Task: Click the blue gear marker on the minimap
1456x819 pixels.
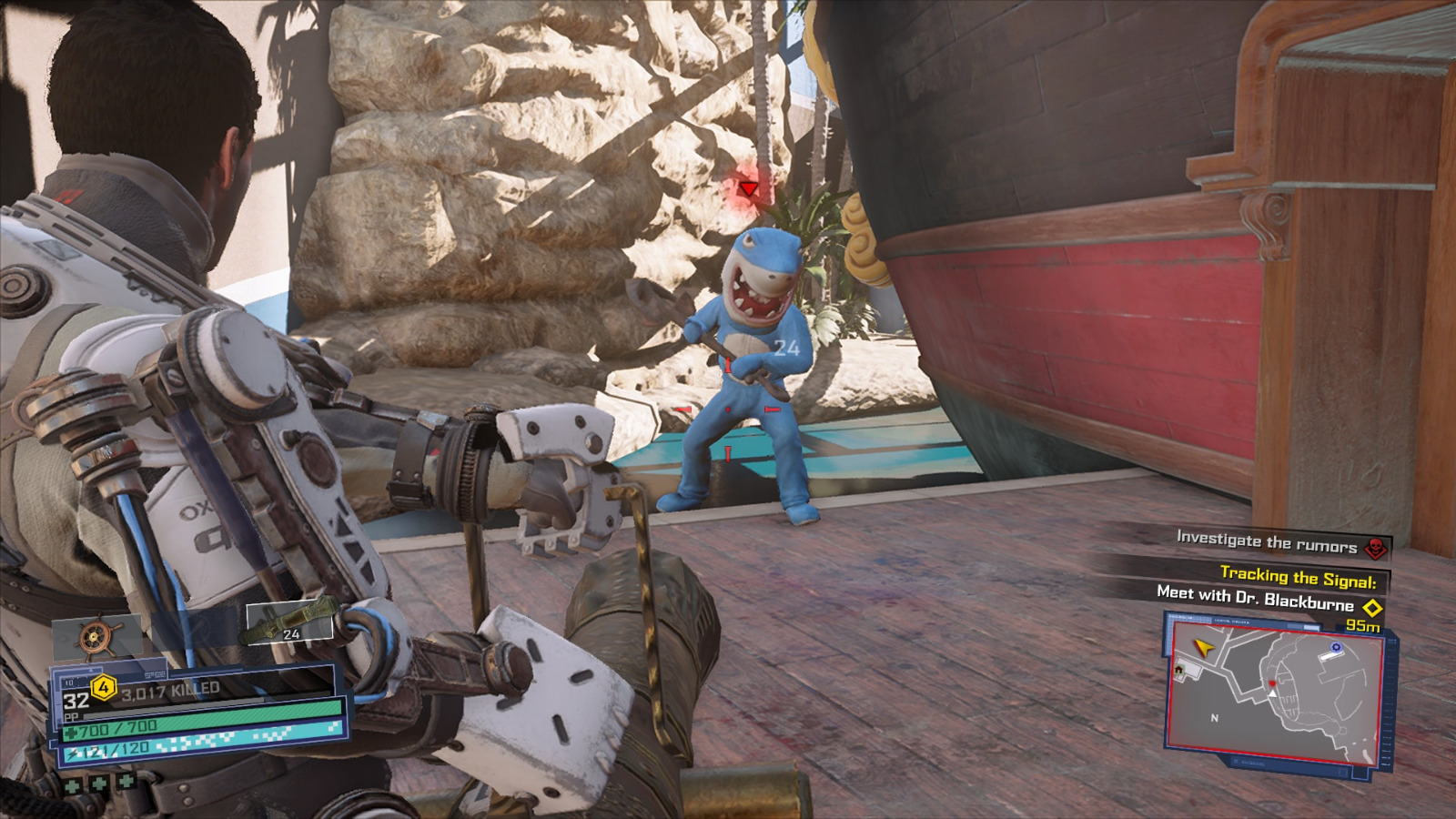Action: click(1336, 648)
